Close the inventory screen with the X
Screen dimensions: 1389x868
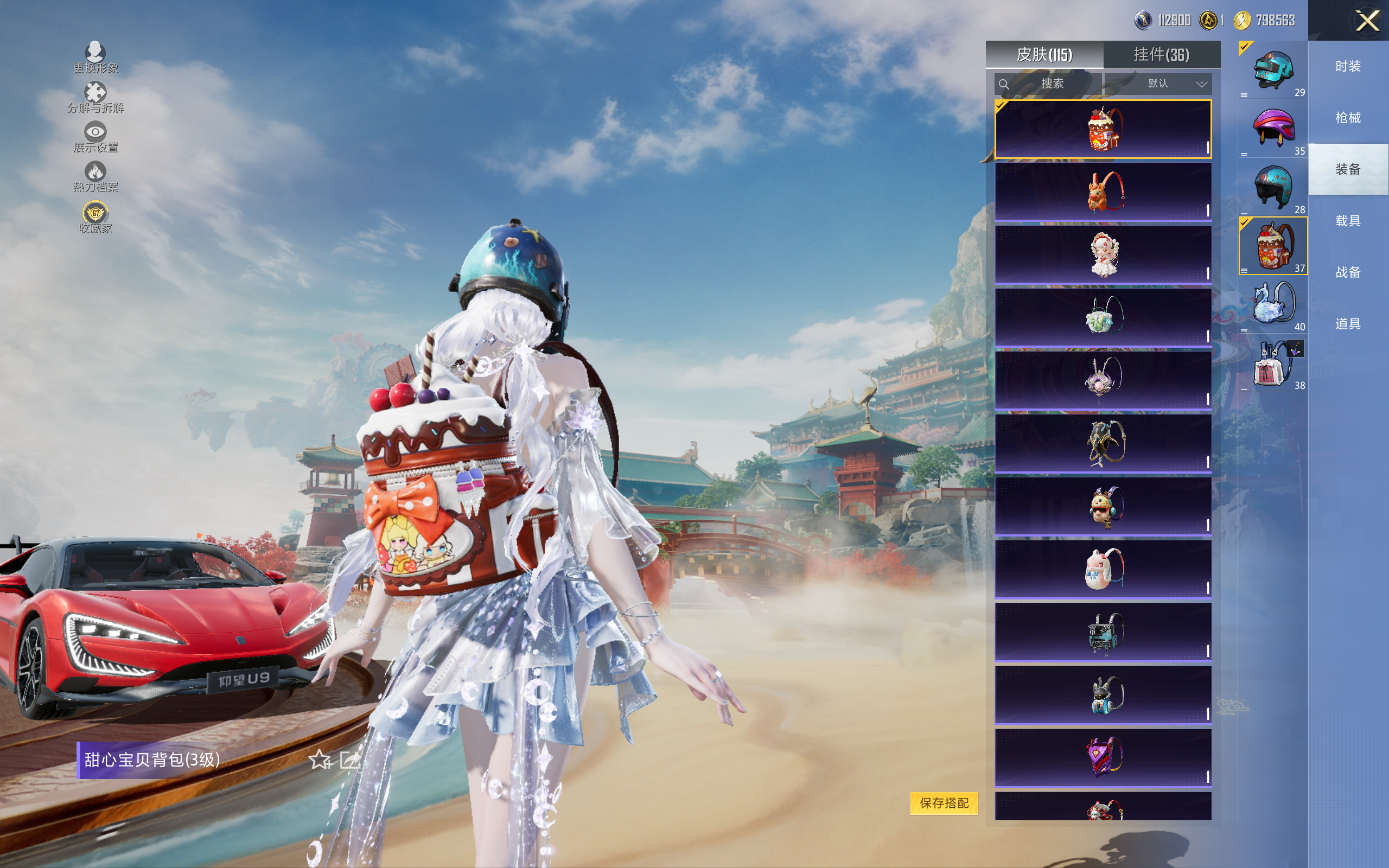tap(1367, 21)
